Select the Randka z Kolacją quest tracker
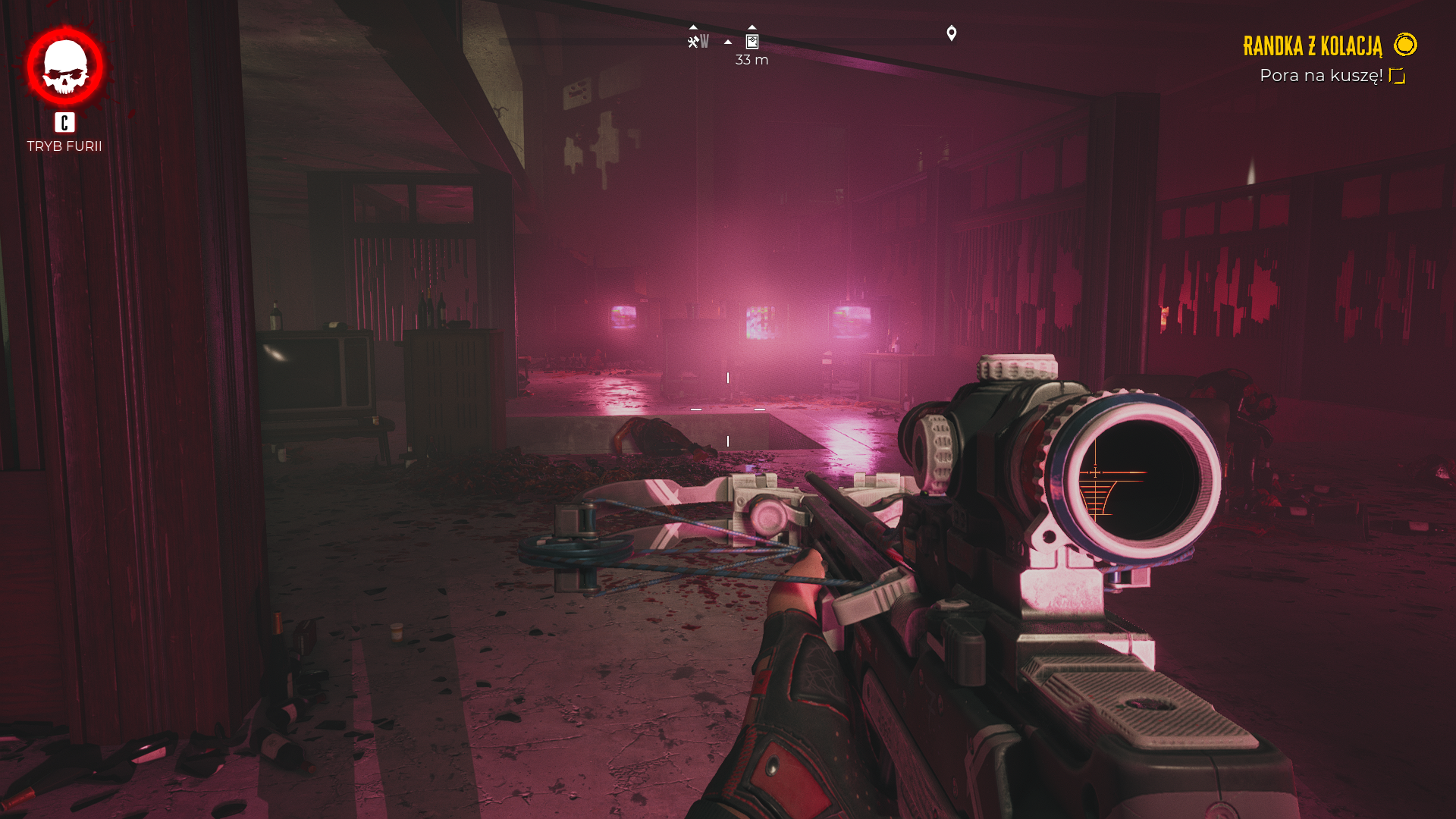The width and height of the screenshot is (1456, 819). (1312, 46)
